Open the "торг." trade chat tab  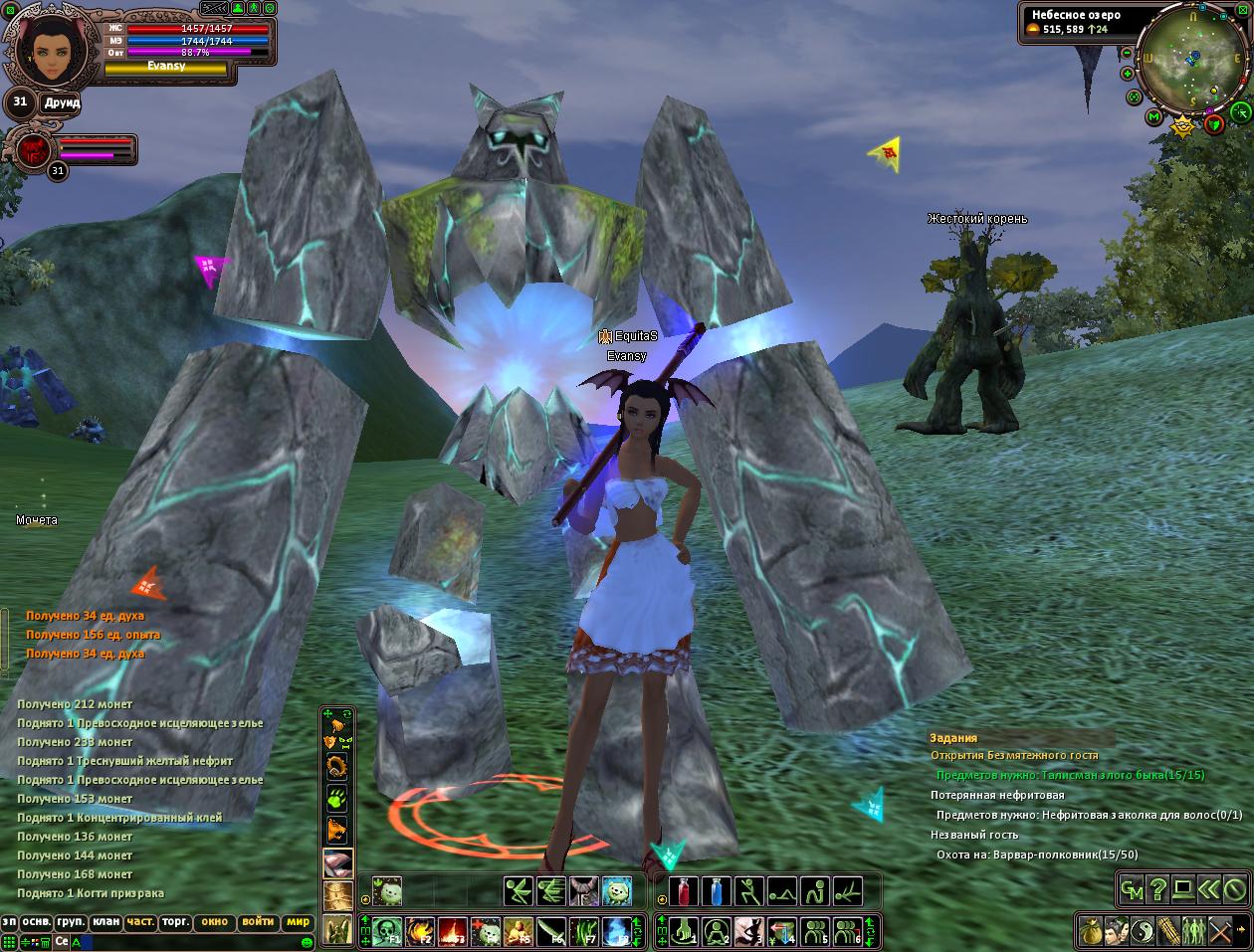coord(176,922)
